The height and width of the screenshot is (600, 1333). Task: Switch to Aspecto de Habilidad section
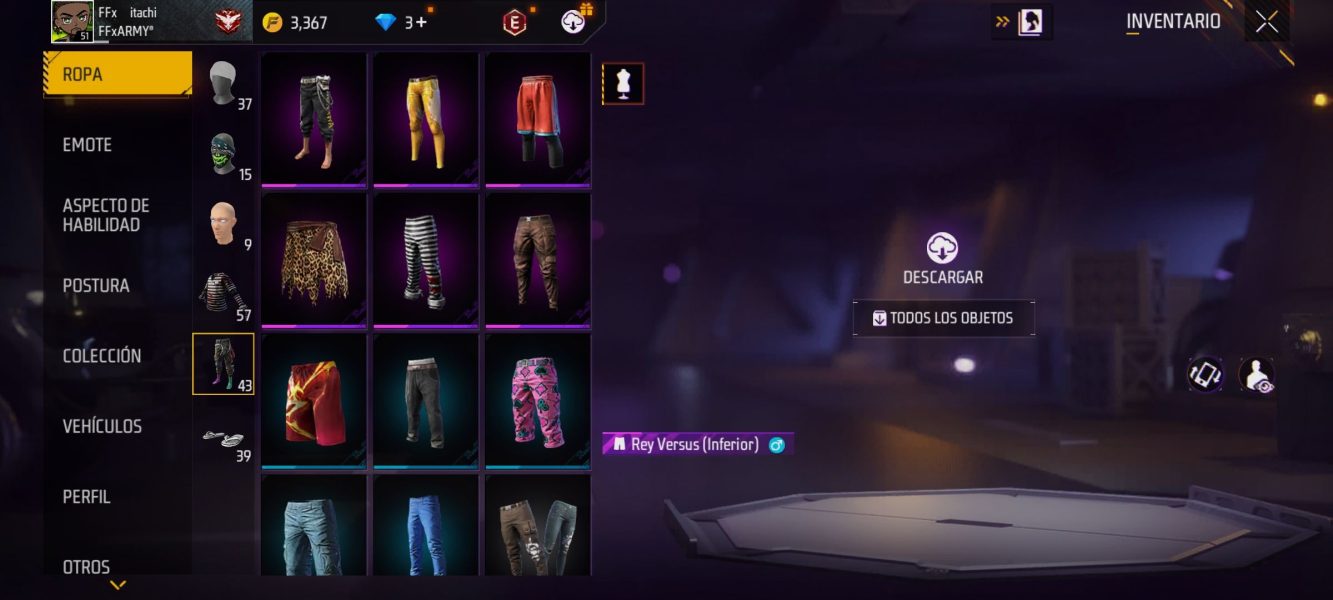106,215
